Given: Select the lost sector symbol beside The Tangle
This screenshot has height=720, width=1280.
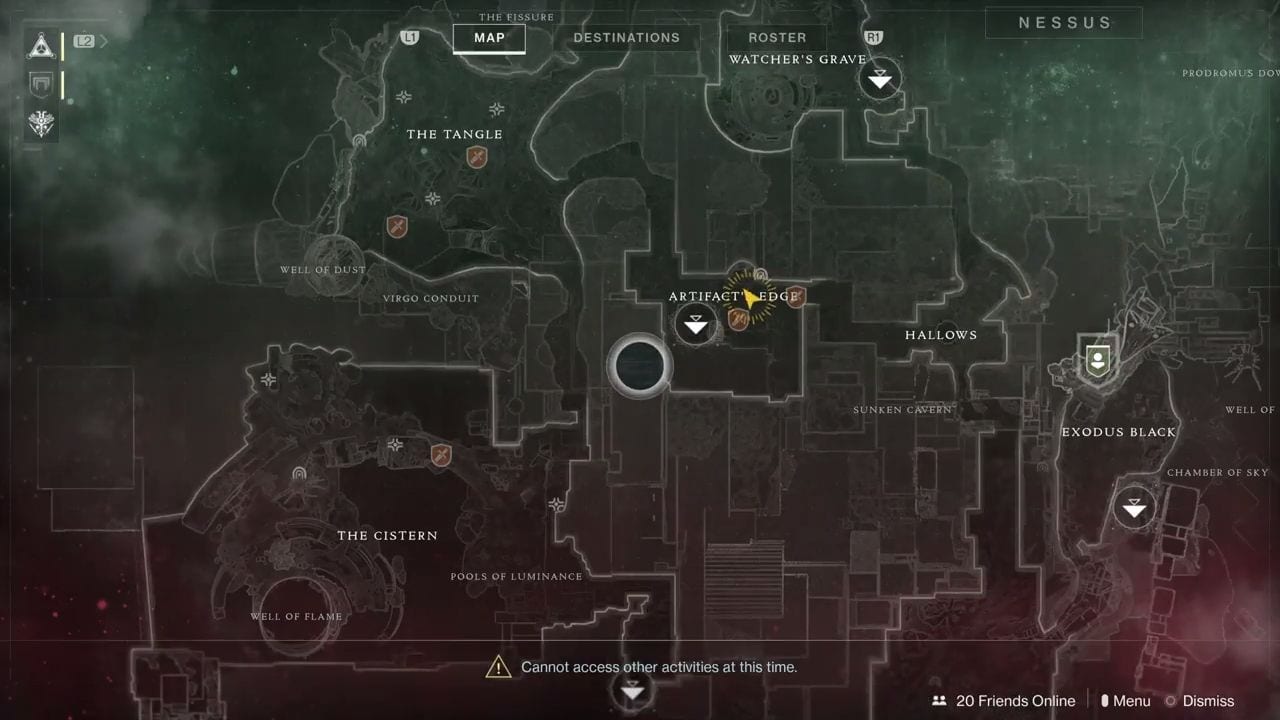Looking at the screenshot, I should pyautogui.click(x=359, y=142).
